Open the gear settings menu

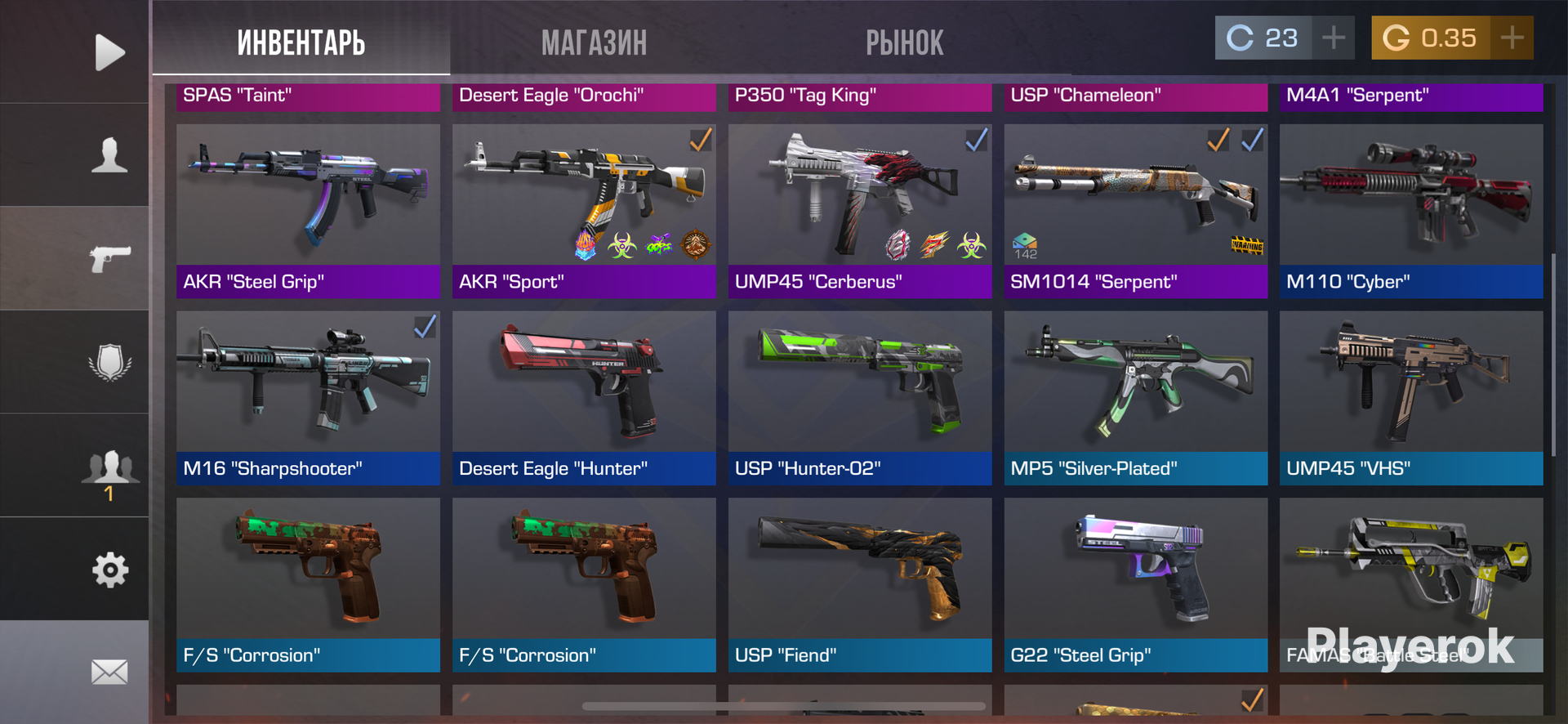click(109, 570)
